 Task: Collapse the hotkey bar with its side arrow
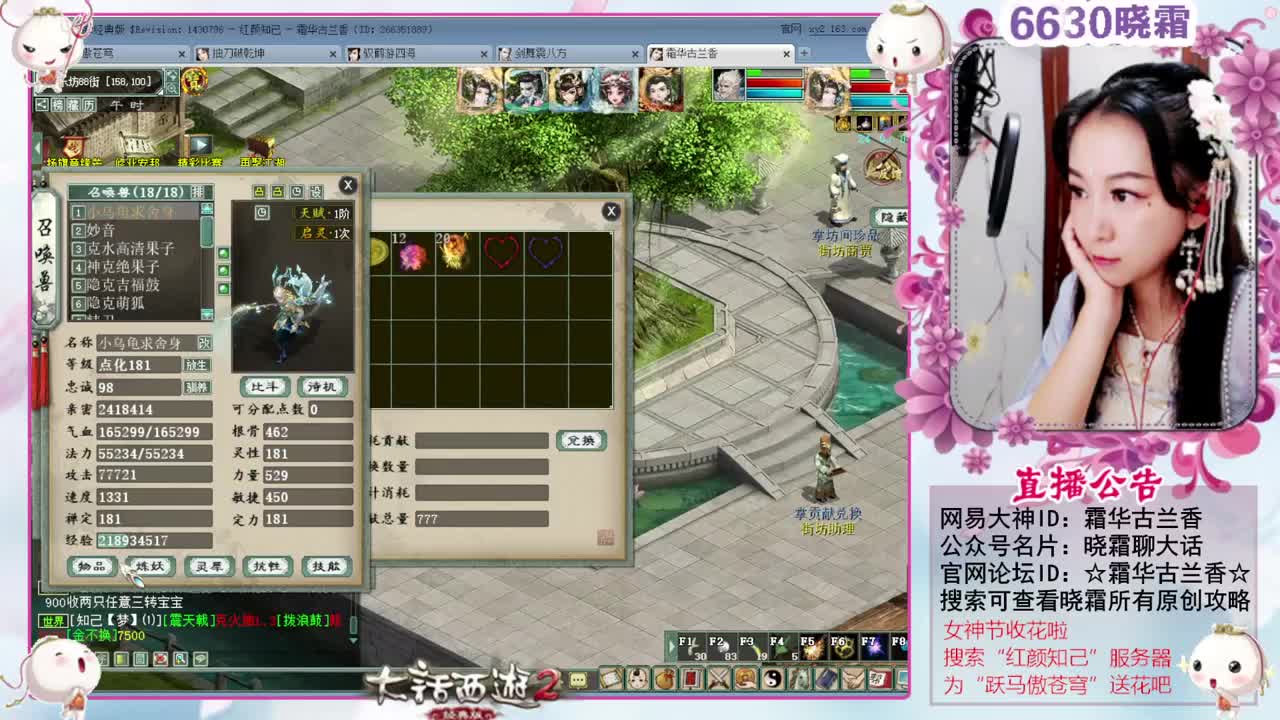672,645
